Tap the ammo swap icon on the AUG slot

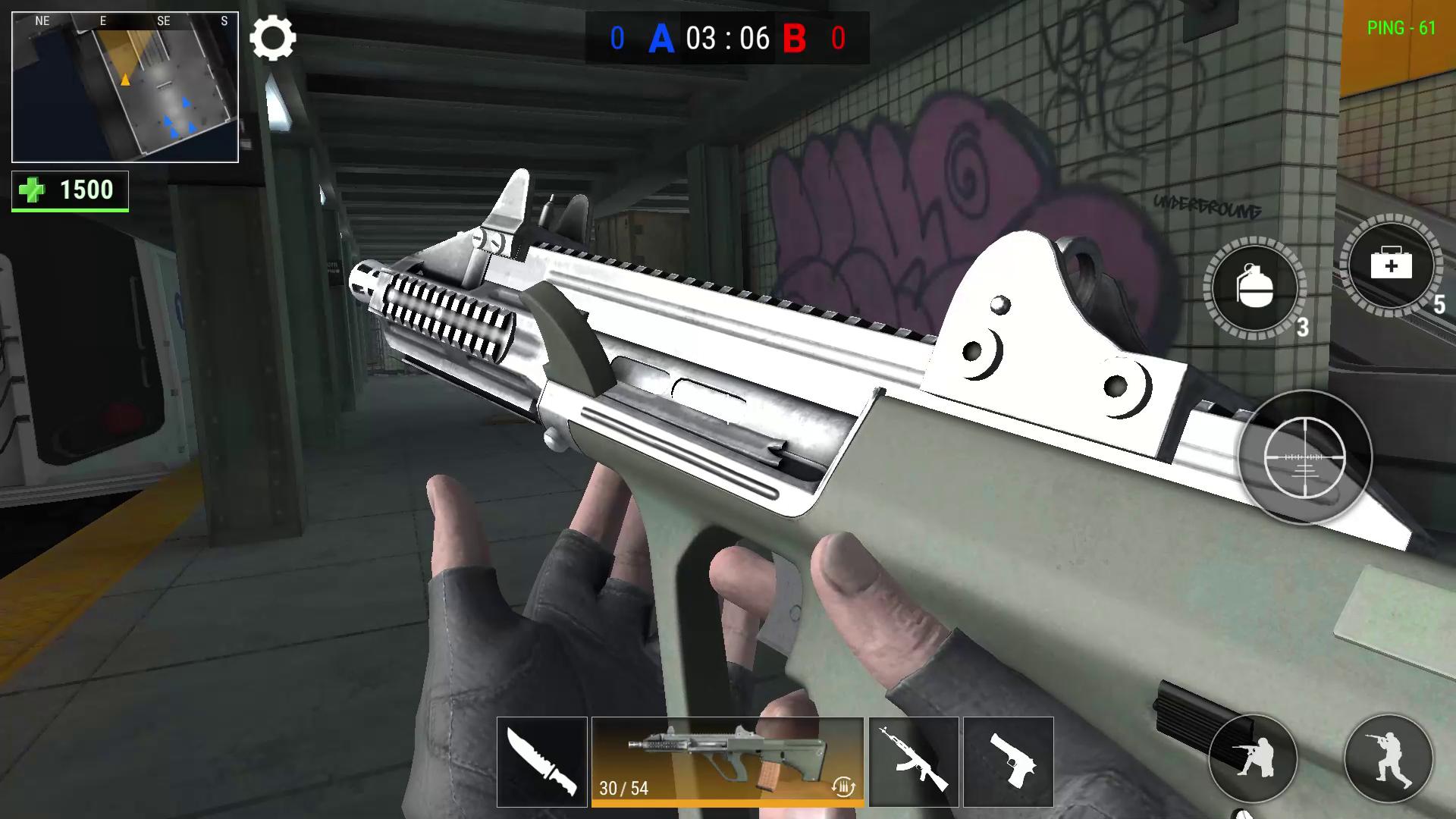coord(842,789)
